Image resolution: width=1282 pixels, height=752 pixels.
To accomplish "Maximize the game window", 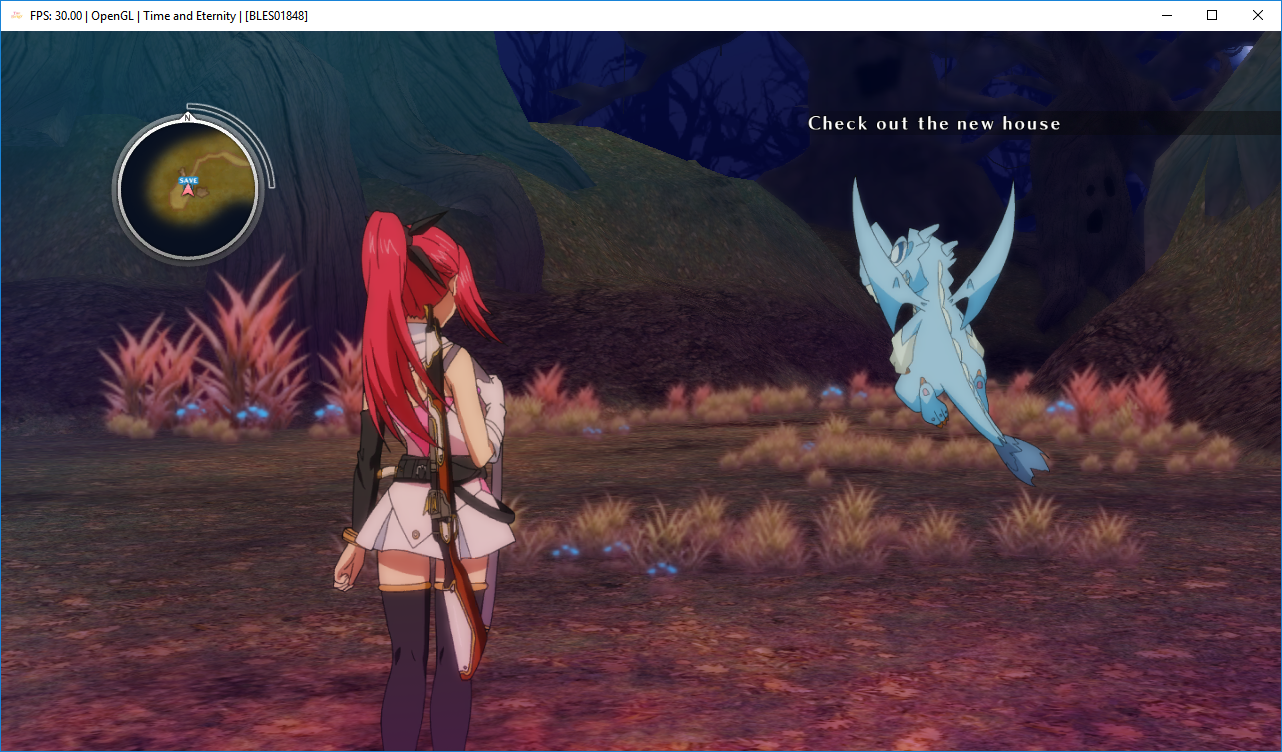I will pyautogui.click(x=1212, y=15).
